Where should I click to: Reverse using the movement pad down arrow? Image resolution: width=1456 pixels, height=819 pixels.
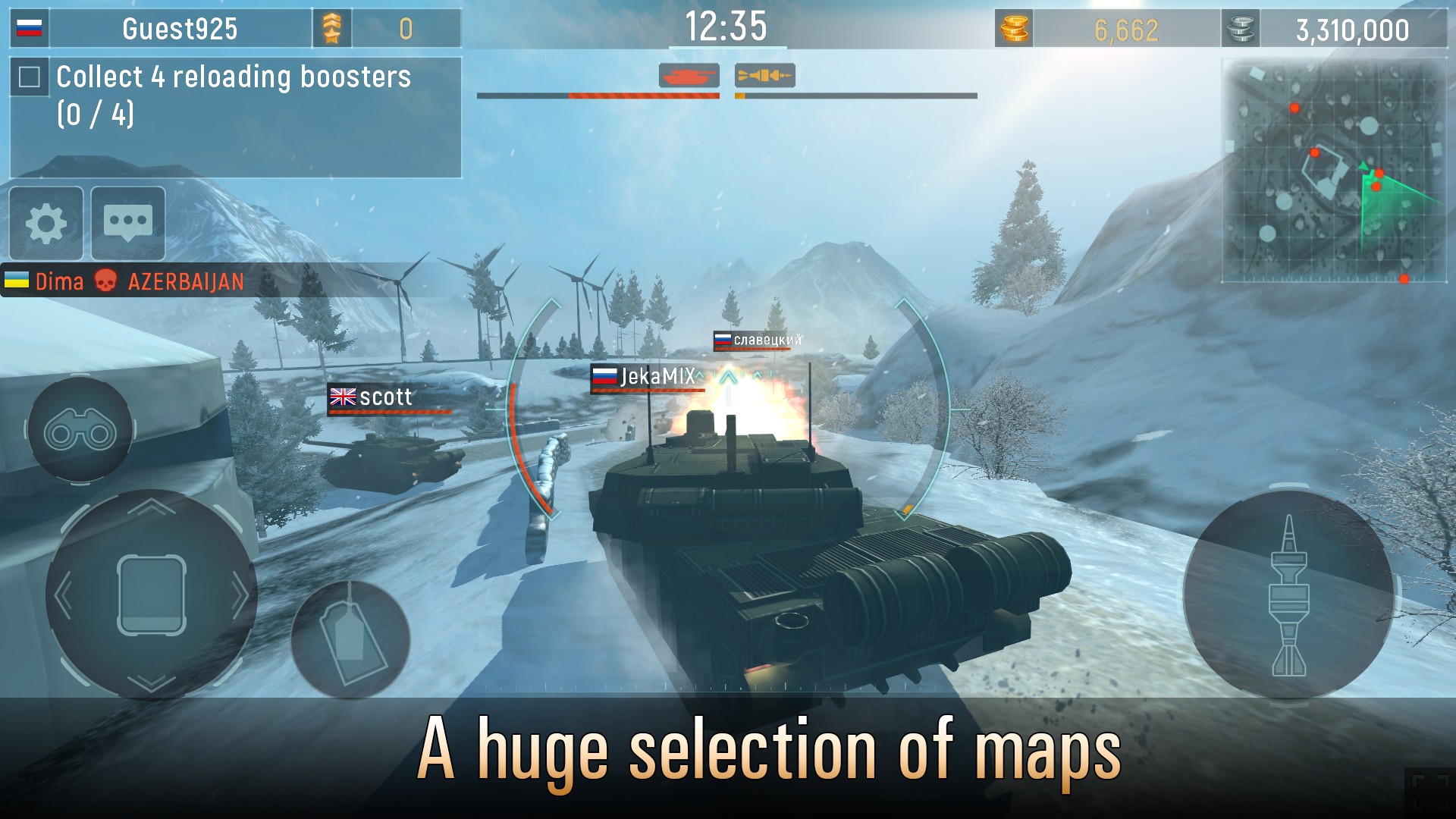152,682
